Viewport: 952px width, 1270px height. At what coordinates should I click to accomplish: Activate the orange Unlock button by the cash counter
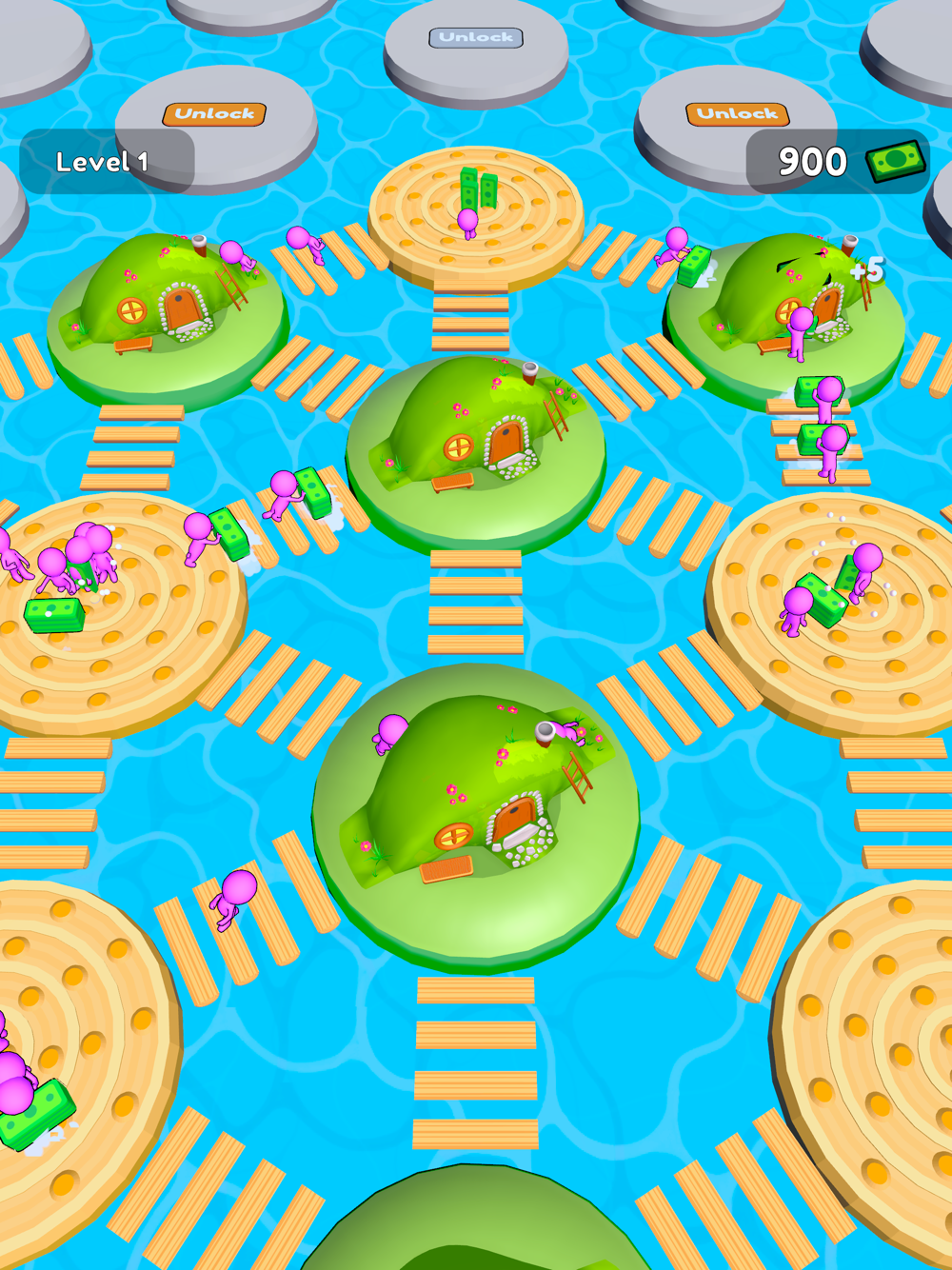pyautogui.click(x=737, y=114)
